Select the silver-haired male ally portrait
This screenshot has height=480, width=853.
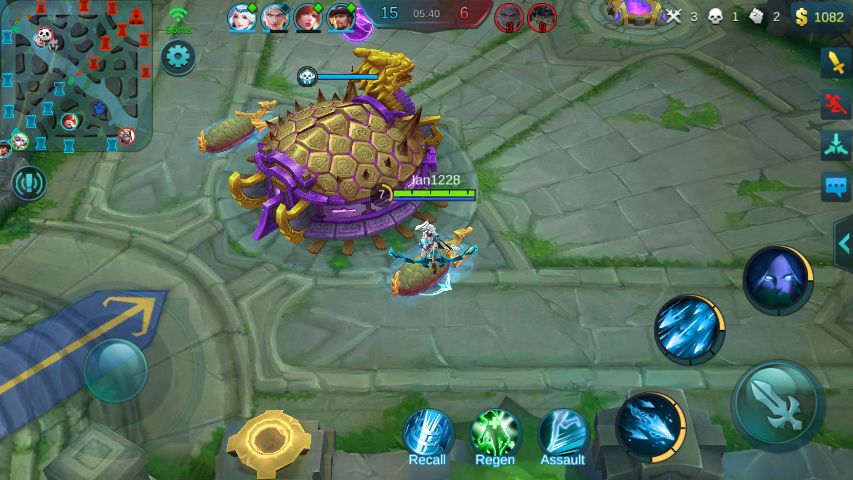(x=275, y=17)
